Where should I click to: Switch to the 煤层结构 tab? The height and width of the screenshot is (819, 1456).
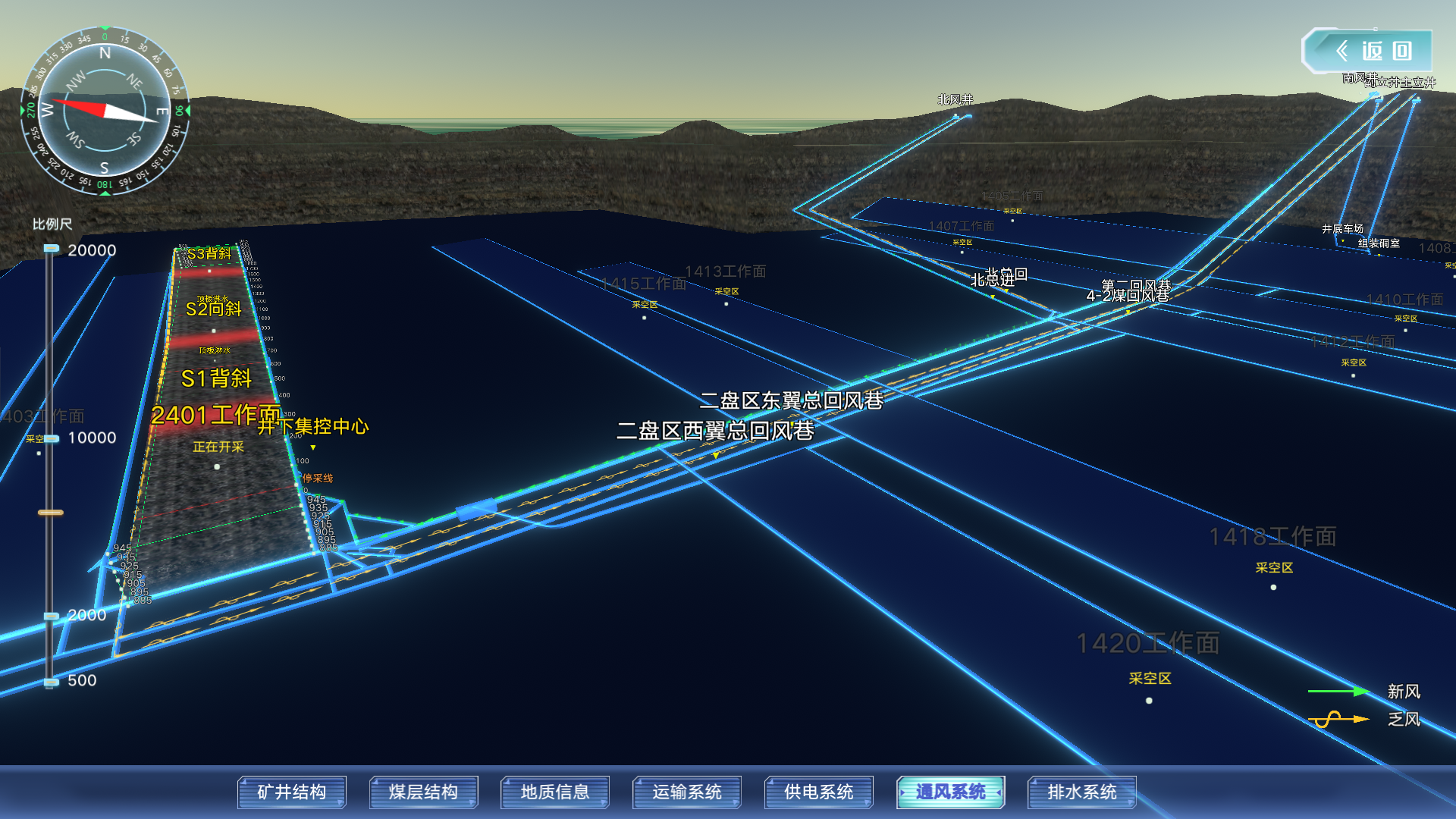423,792
